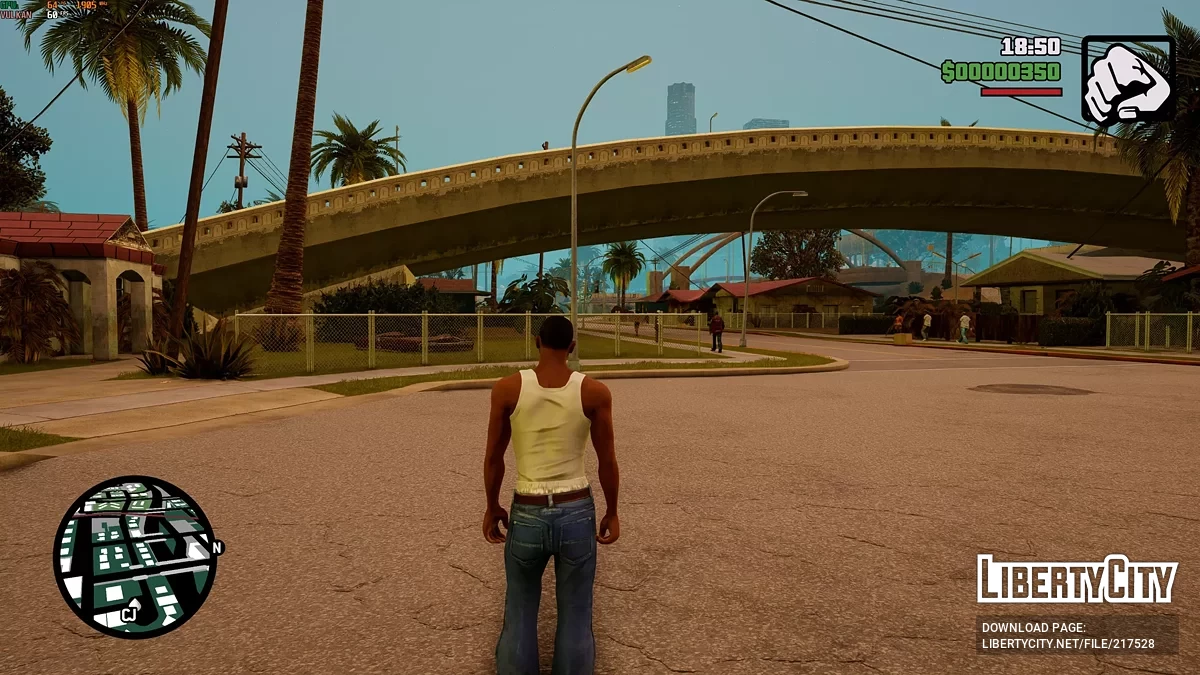The image size is (1200, 675).
Task: Open the circular radar minimap
Action: [x=134, y=556]
